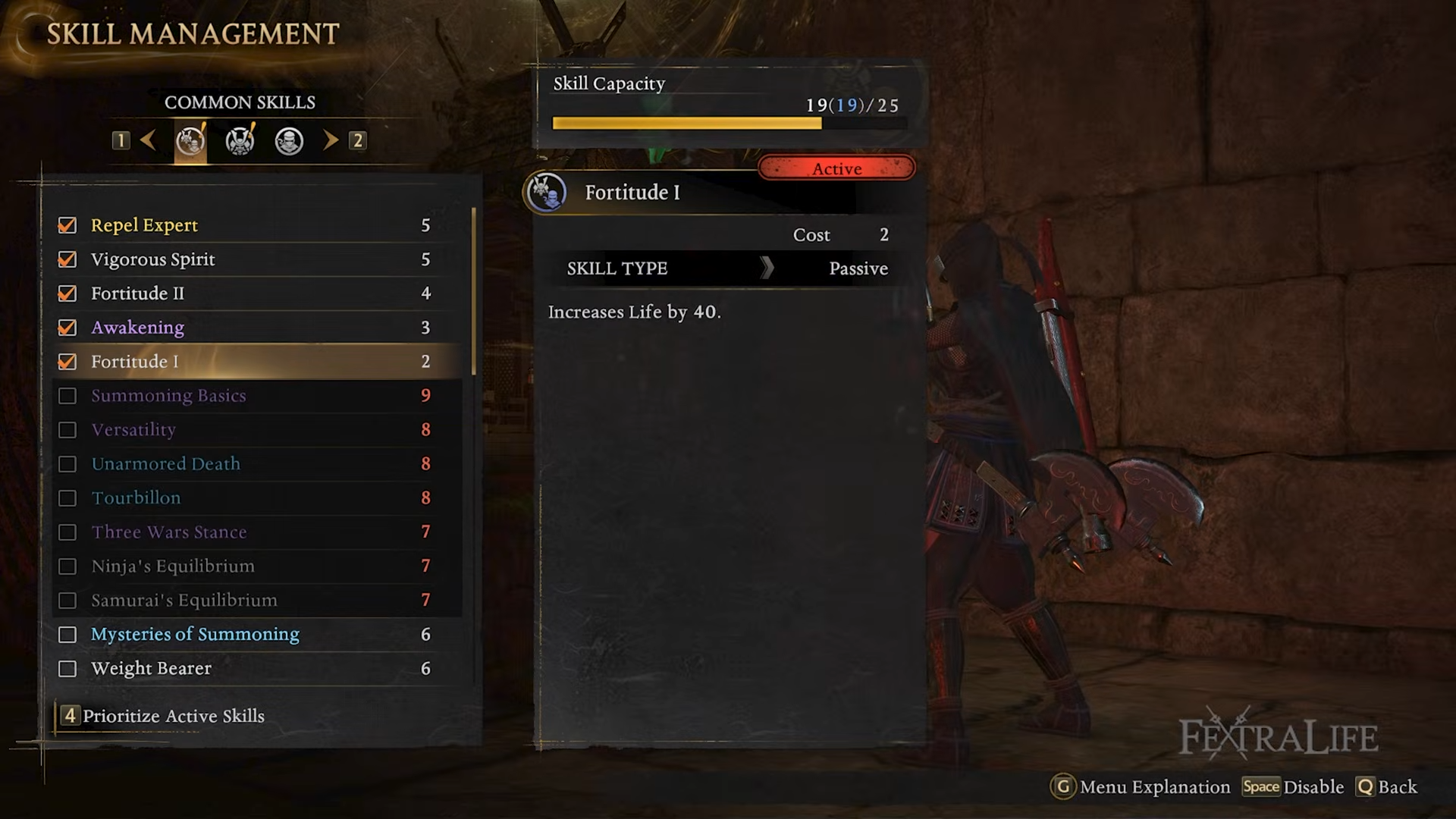
Task: Uncheck the Fortitude I skill
Action: (67, 362)
